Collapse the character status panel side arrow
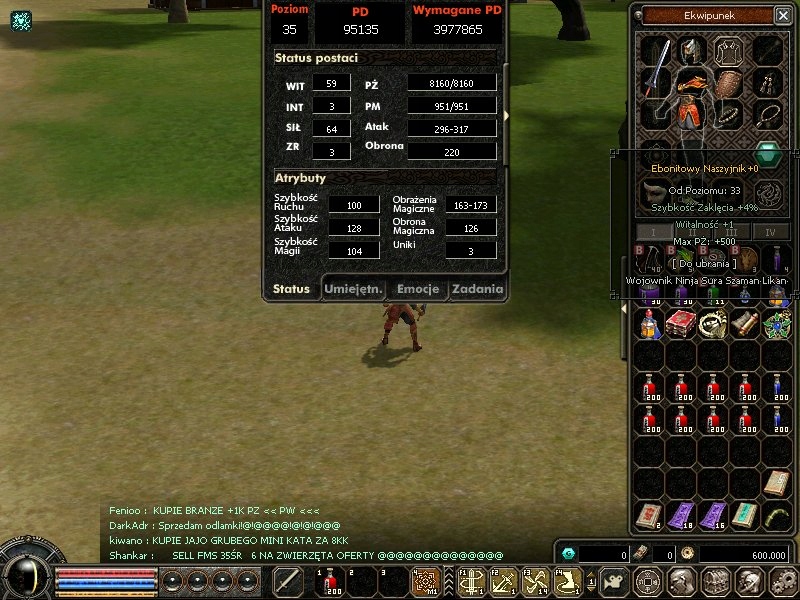800x600 pixels. tap(507, 116)
